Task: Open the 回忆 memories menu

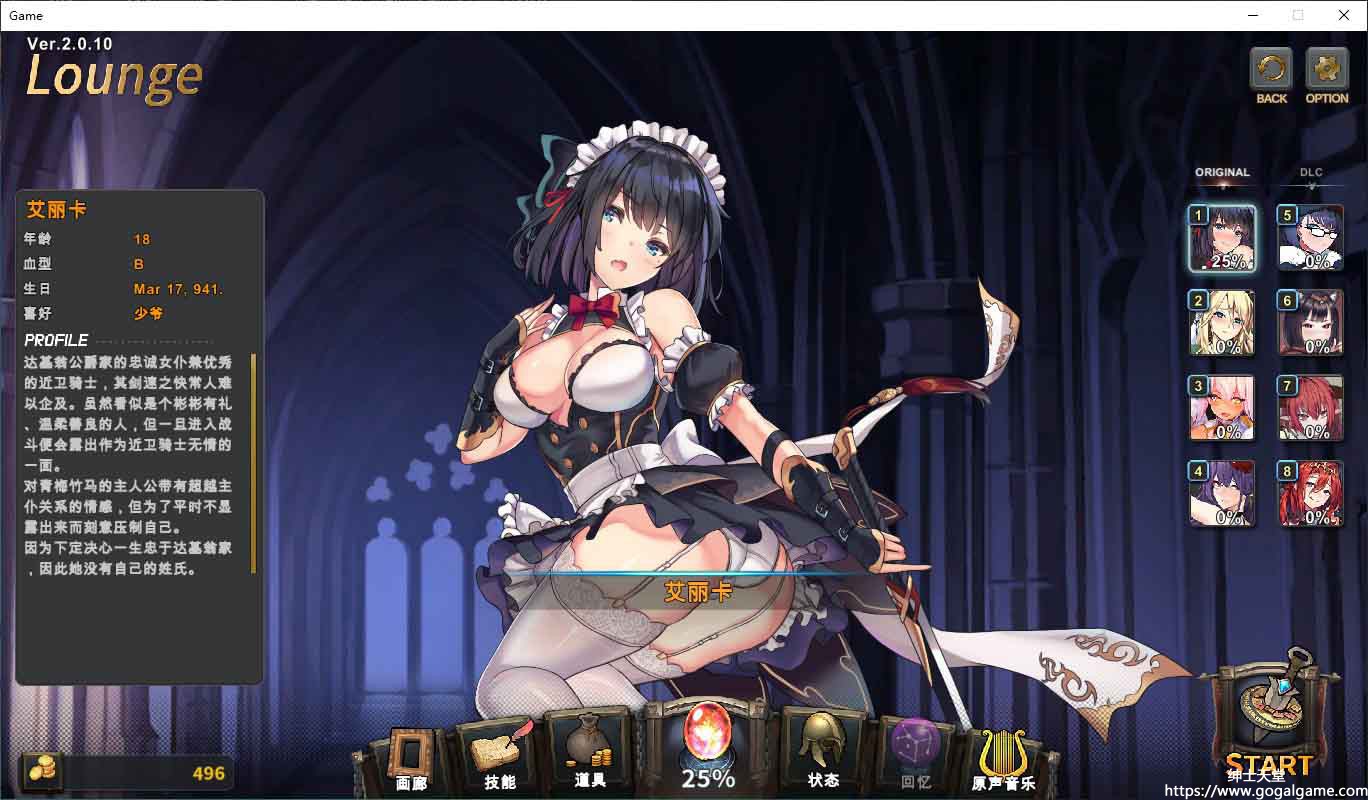Action: (x=915, y=755)
